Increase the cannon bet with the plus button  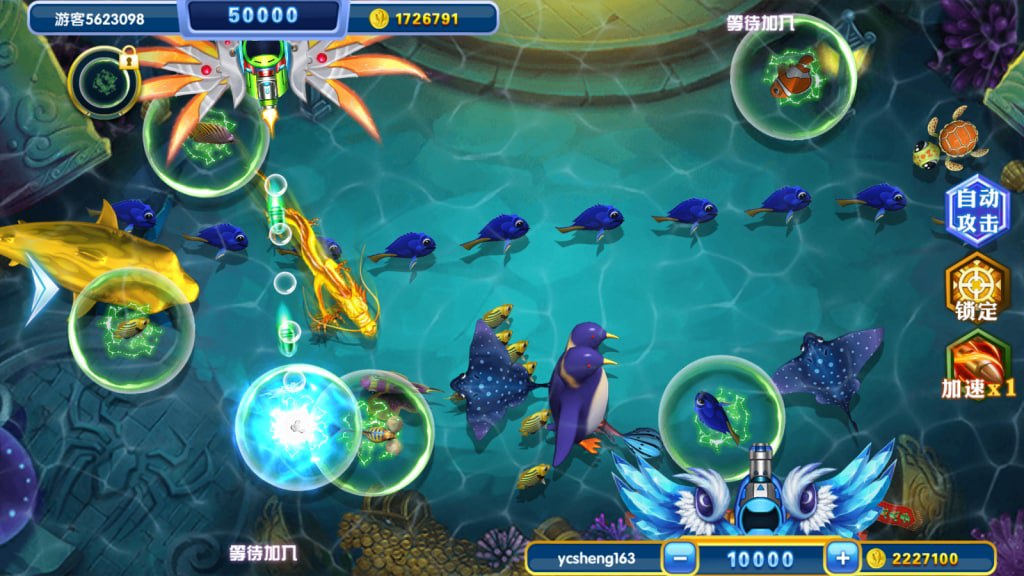[843, 558]
